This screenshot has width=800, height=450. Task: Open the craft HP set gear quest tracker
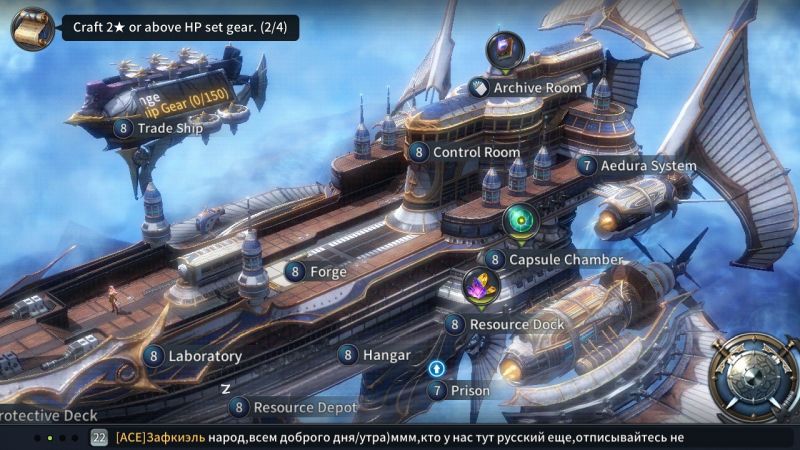coord(184,28)
